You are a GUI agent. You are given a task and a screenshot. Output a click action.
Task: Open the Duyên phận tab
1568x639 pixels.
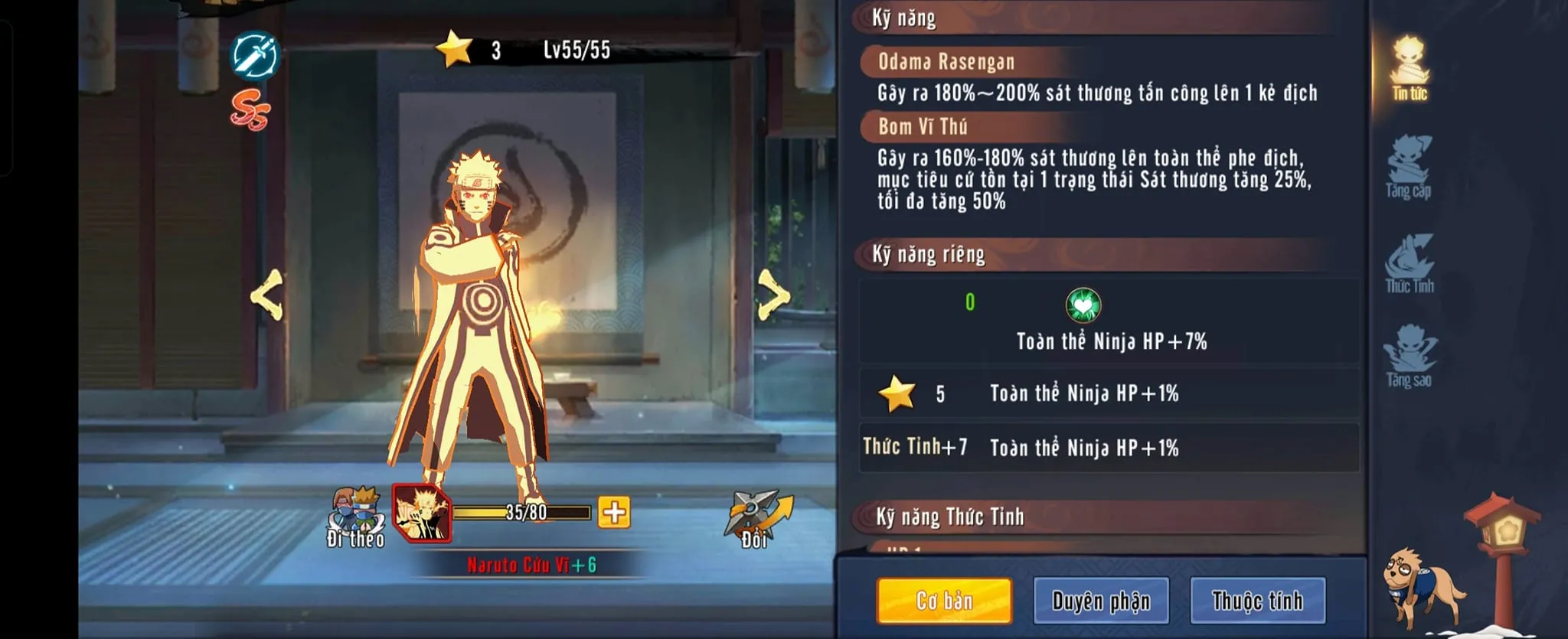click(1101, 601)
